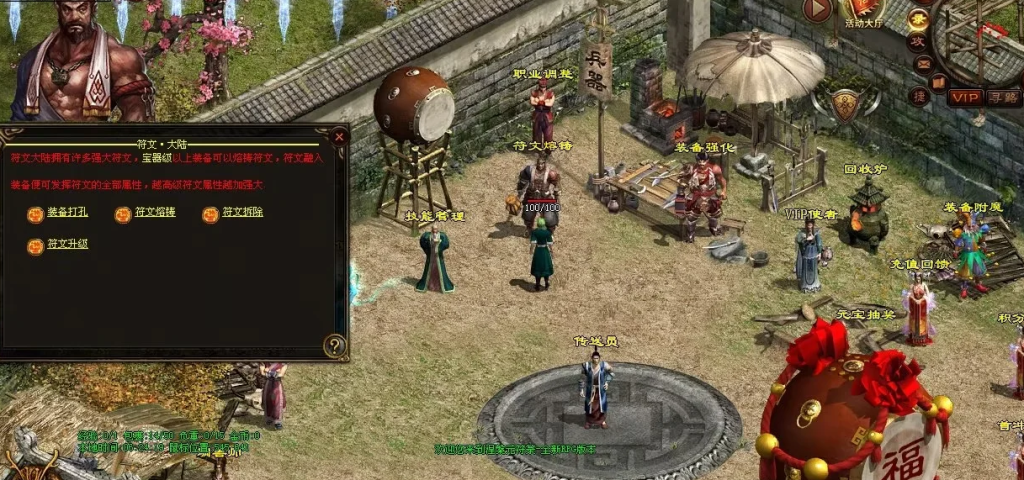The width and height of the screenshot is (1024, 480).
Task: Click the 捷 shortcut button
Action: 919,95
